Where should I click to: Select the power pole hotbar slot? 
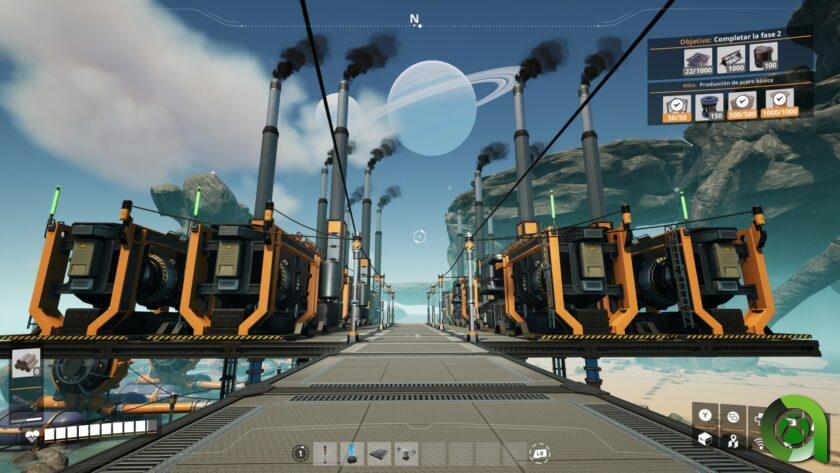tap(325, 454)
